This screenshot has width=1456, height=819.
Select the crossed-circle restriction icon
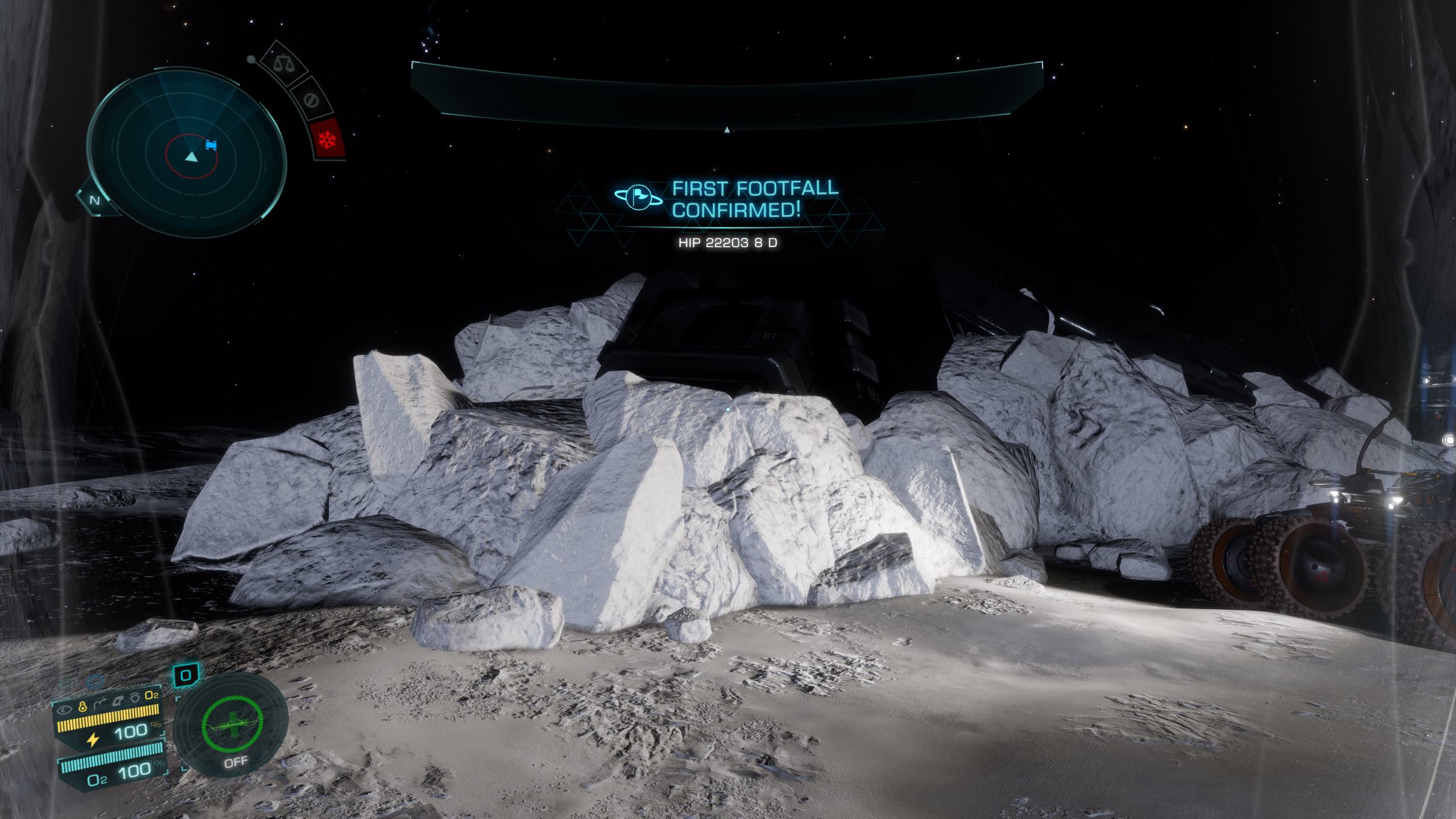pos(310,101)
